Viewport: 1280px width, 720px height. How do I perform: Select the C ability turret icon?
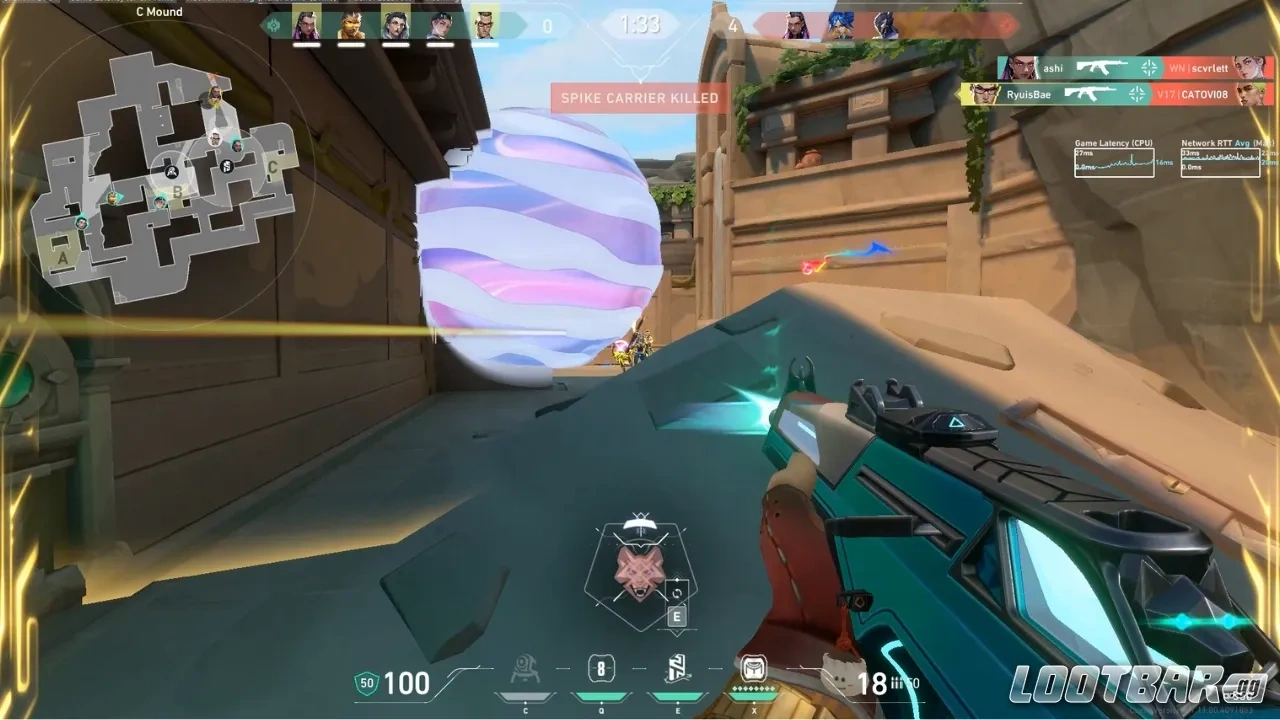point(524,672)
